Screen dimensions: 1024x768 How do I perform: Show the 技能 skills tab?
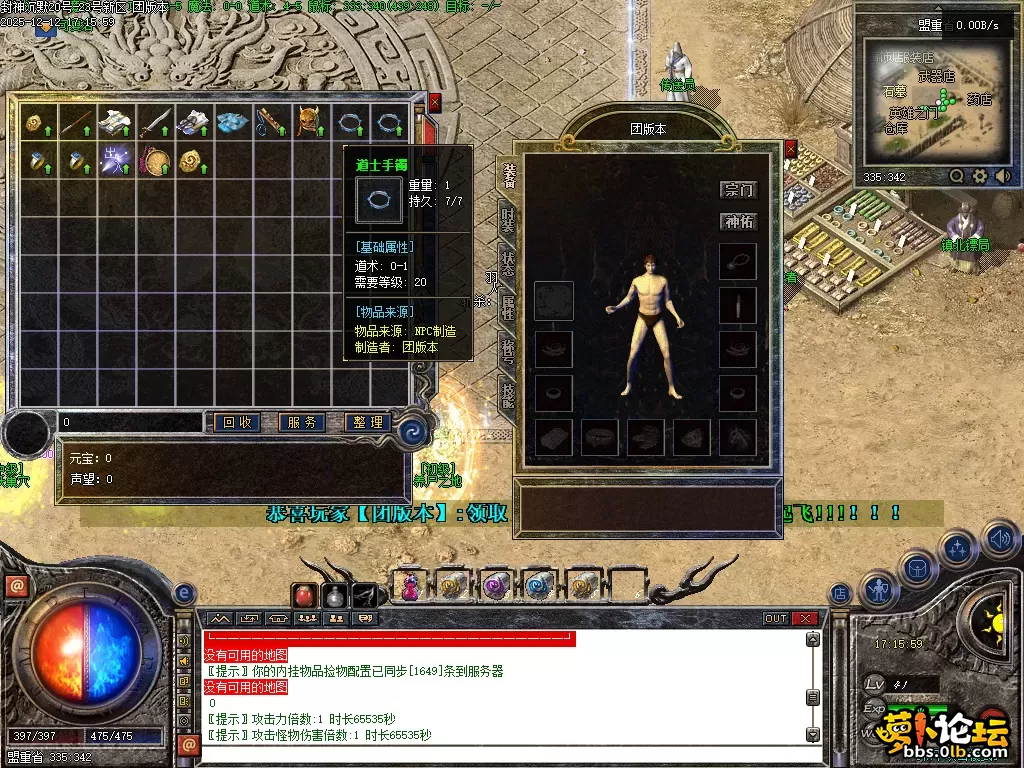click(x=508, y=397)
